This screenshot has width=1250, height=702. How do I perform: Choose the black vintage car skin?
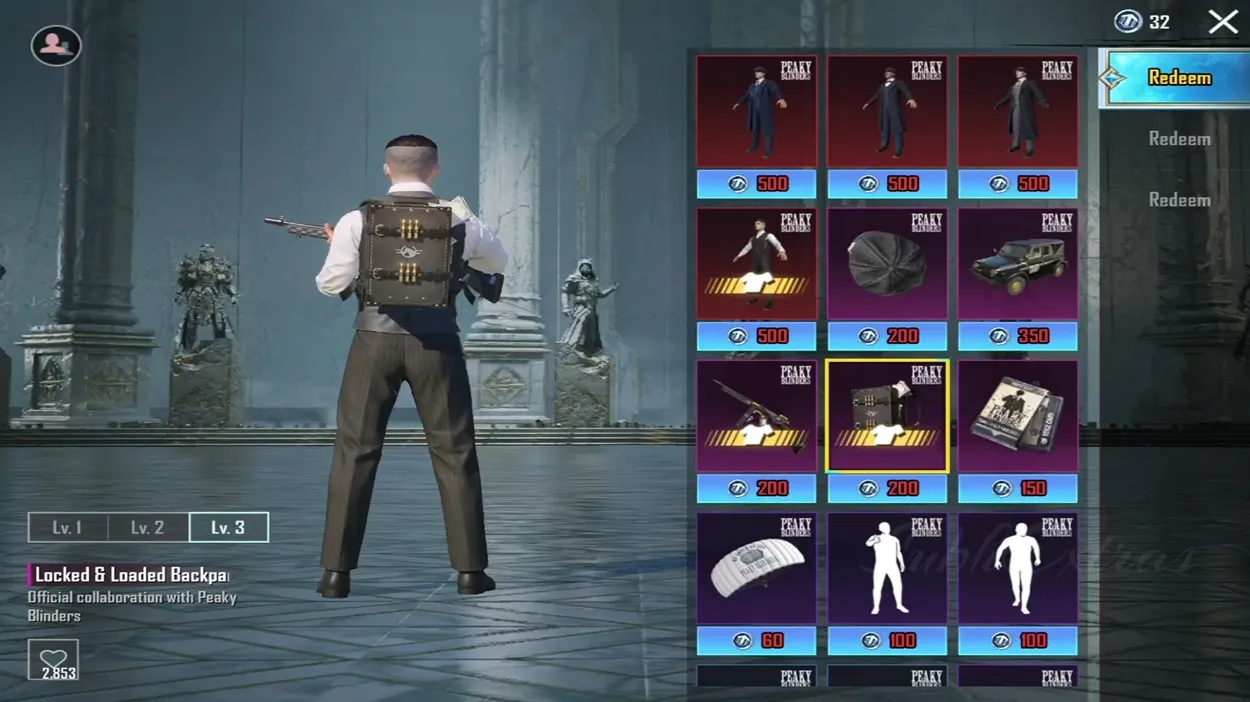coord(1017,265)
